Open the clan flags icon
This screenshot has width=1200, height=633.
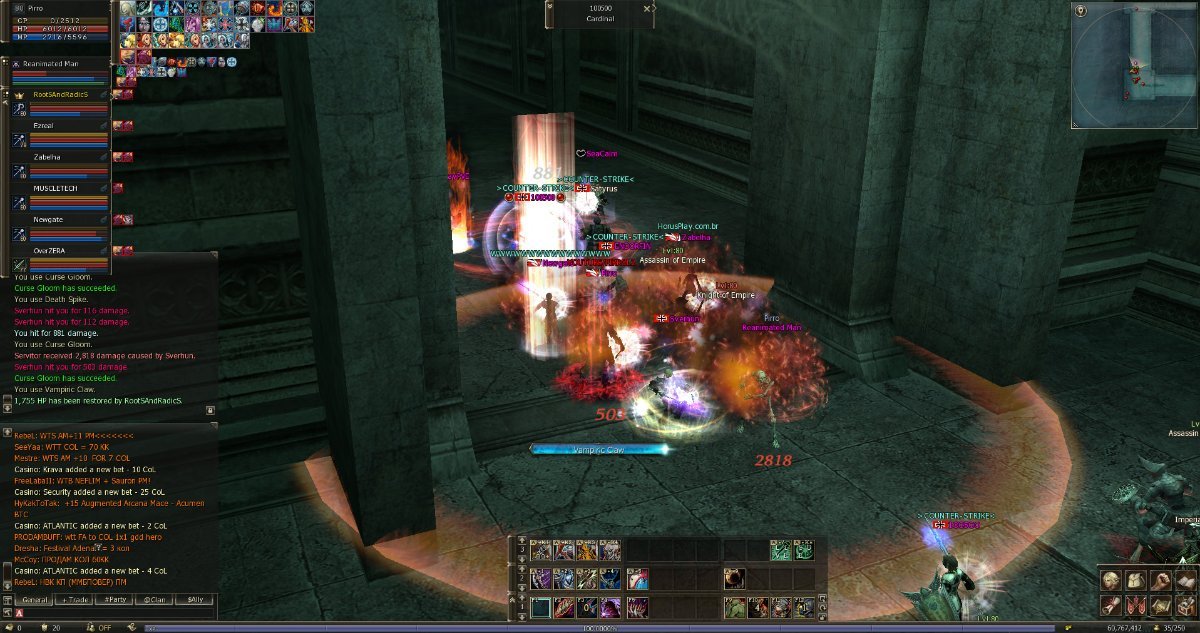1134,604
